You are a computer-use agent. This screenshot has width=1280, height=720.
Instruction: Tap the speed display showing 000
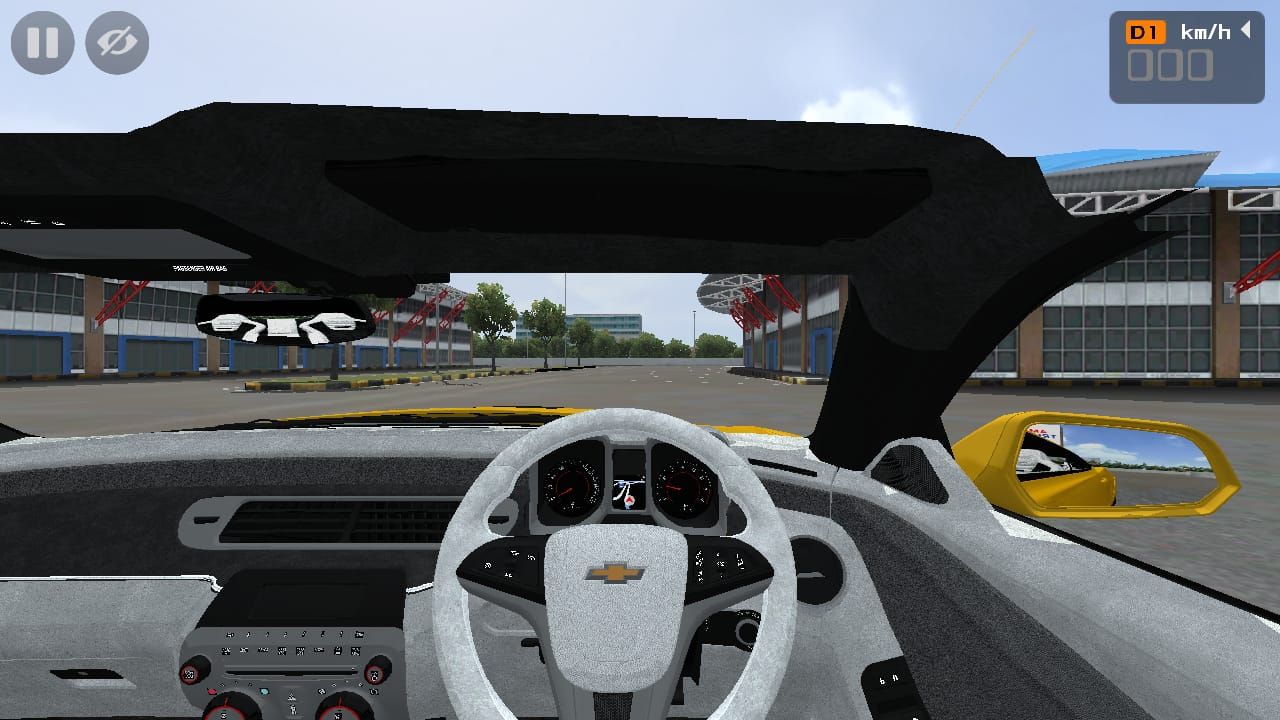click(1170, 66)
